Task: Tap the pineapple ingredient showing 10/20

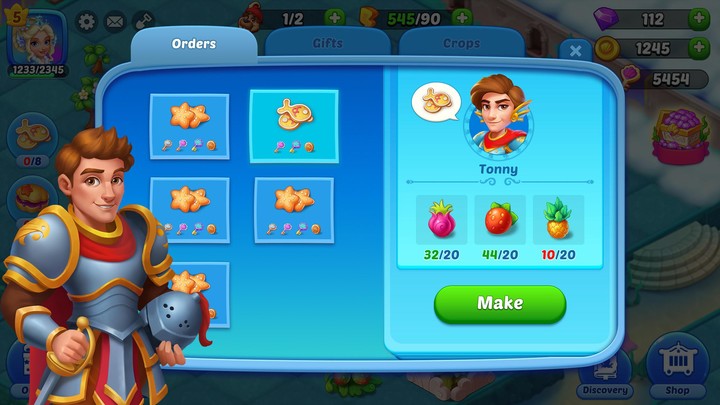Action: [559, 222]
